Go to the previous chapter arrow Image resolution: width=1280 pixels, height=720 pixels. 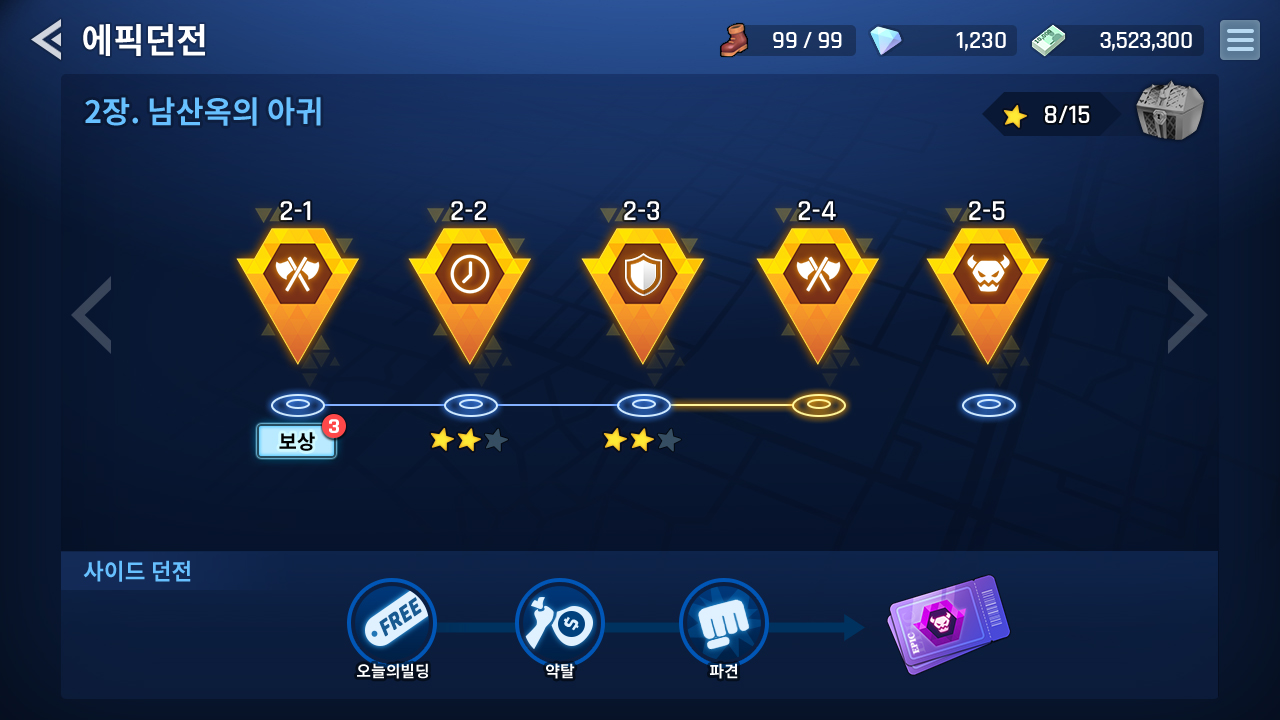(92, 315)
